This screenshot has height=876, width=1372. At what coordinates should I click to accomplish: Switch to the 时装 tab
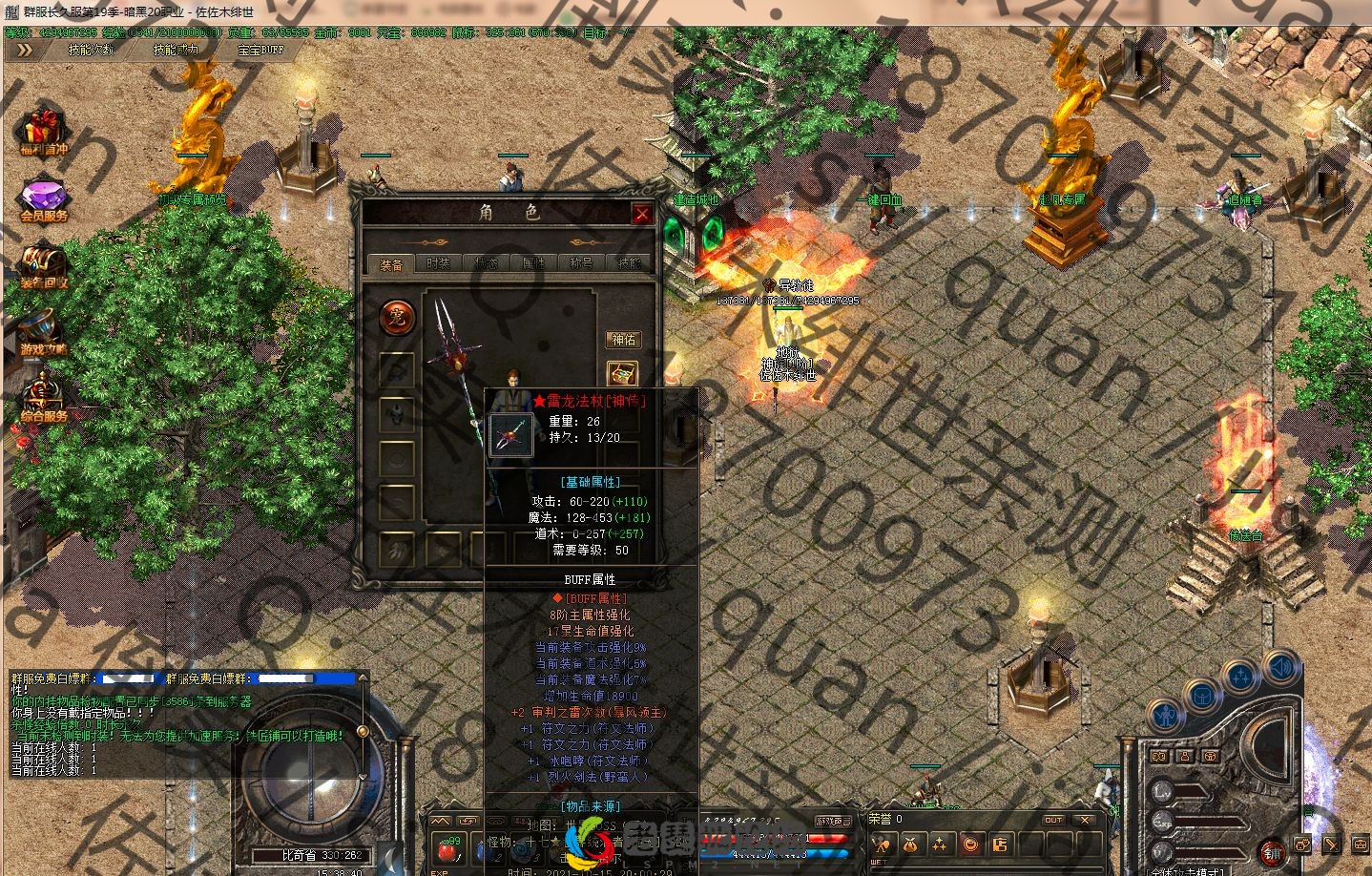point(438,263)
